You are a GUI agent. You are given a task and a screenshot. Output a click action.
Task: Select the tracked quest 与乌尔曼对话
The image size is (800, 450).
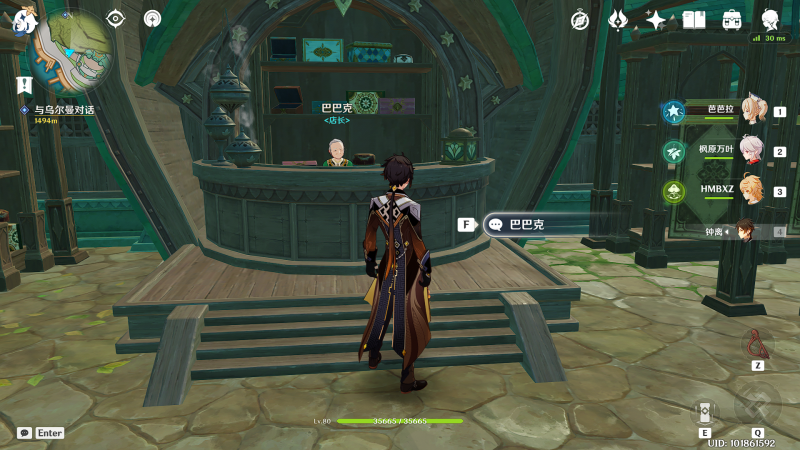(x=64, y=110)
